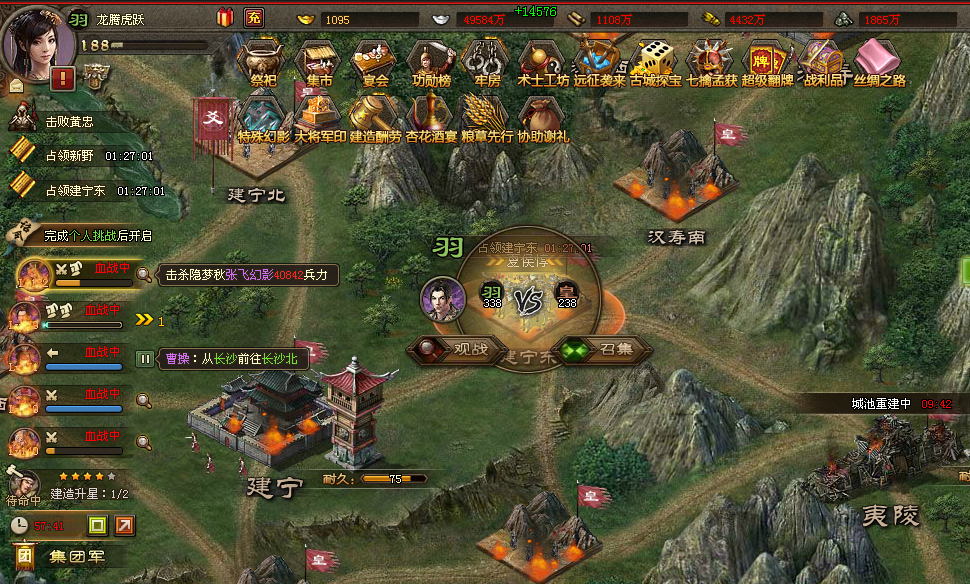Show the 功勋榜 merit ranking
The height and width of the screenshot is (584, 970).
pos(428,62)
